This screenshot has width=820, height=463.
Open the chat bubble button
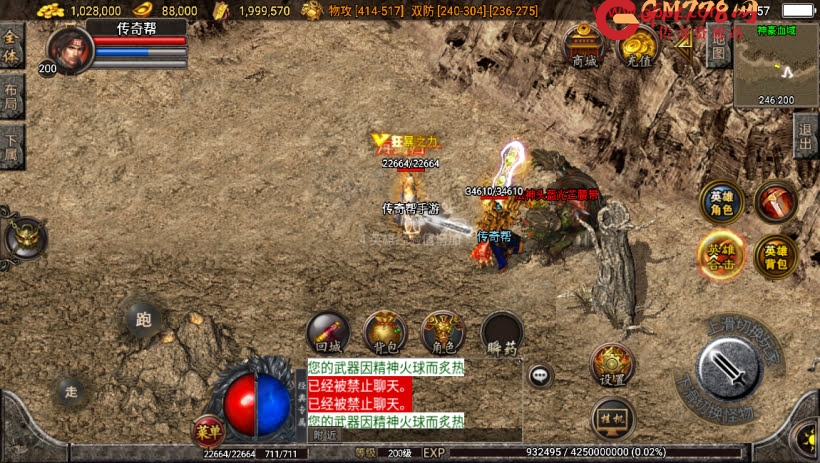point(541,376)
